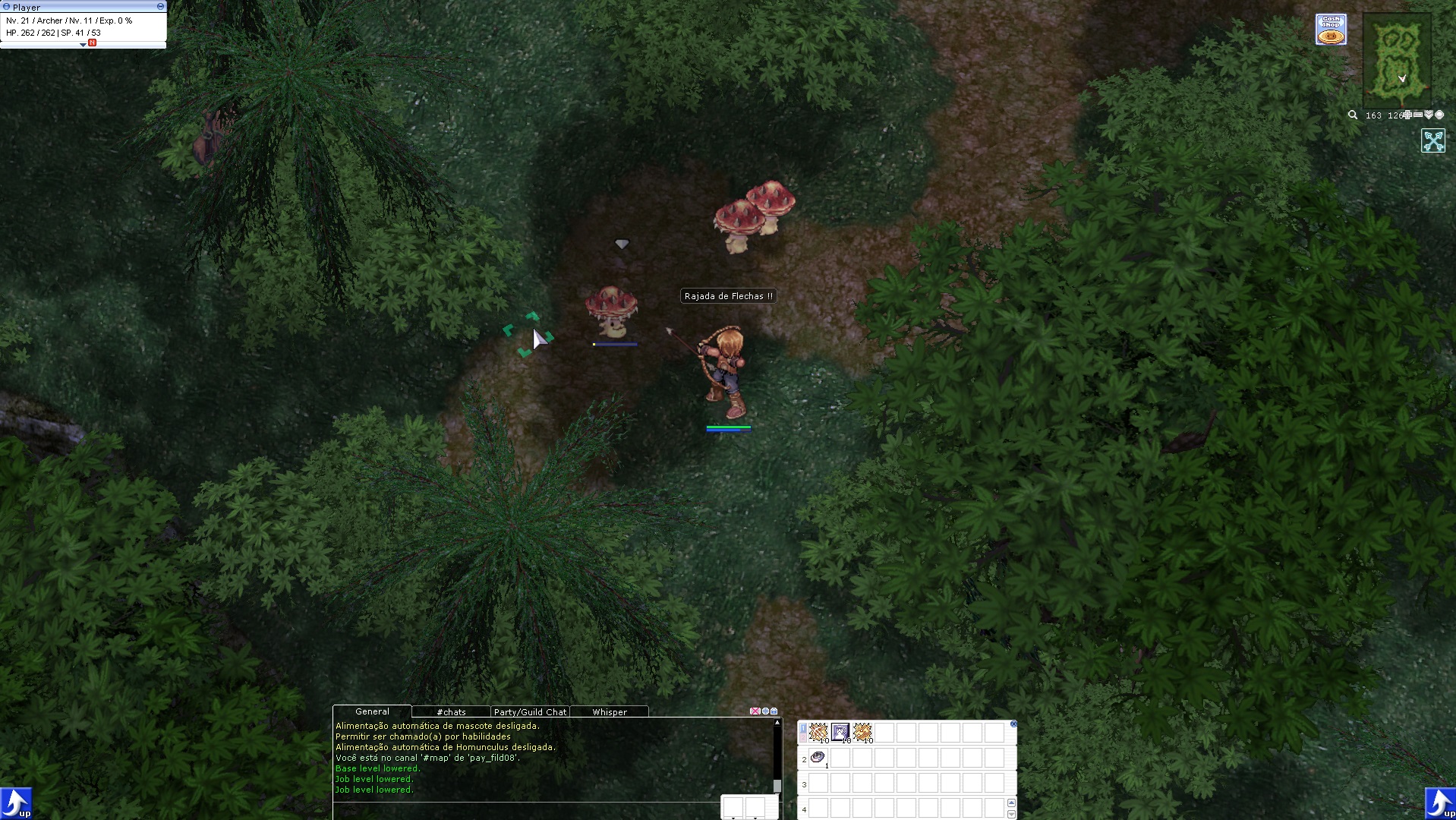Open the Whisper tab in the chat window
Screen dimensions: 1456x820
(x=610, y=711)
